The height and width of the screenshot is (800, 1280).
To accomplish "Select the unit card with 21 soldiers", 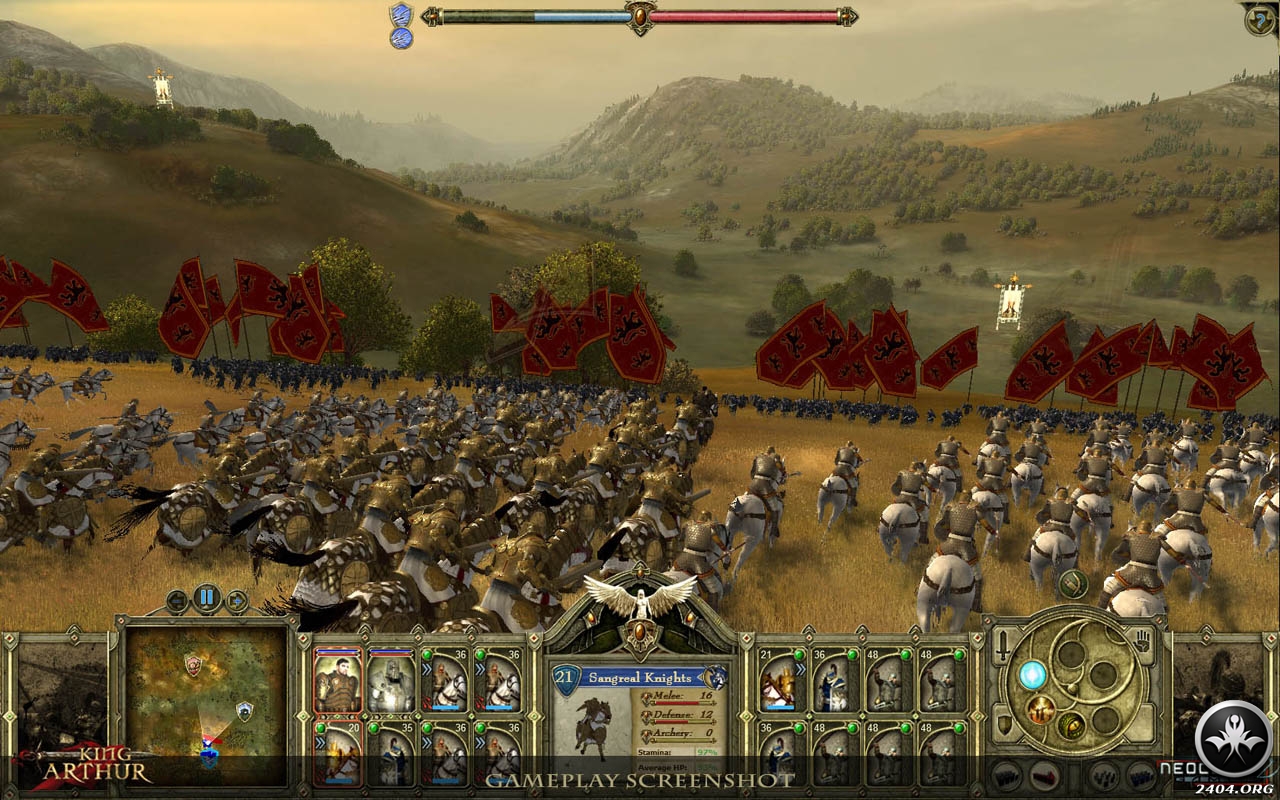I will [x=779, y=680].
